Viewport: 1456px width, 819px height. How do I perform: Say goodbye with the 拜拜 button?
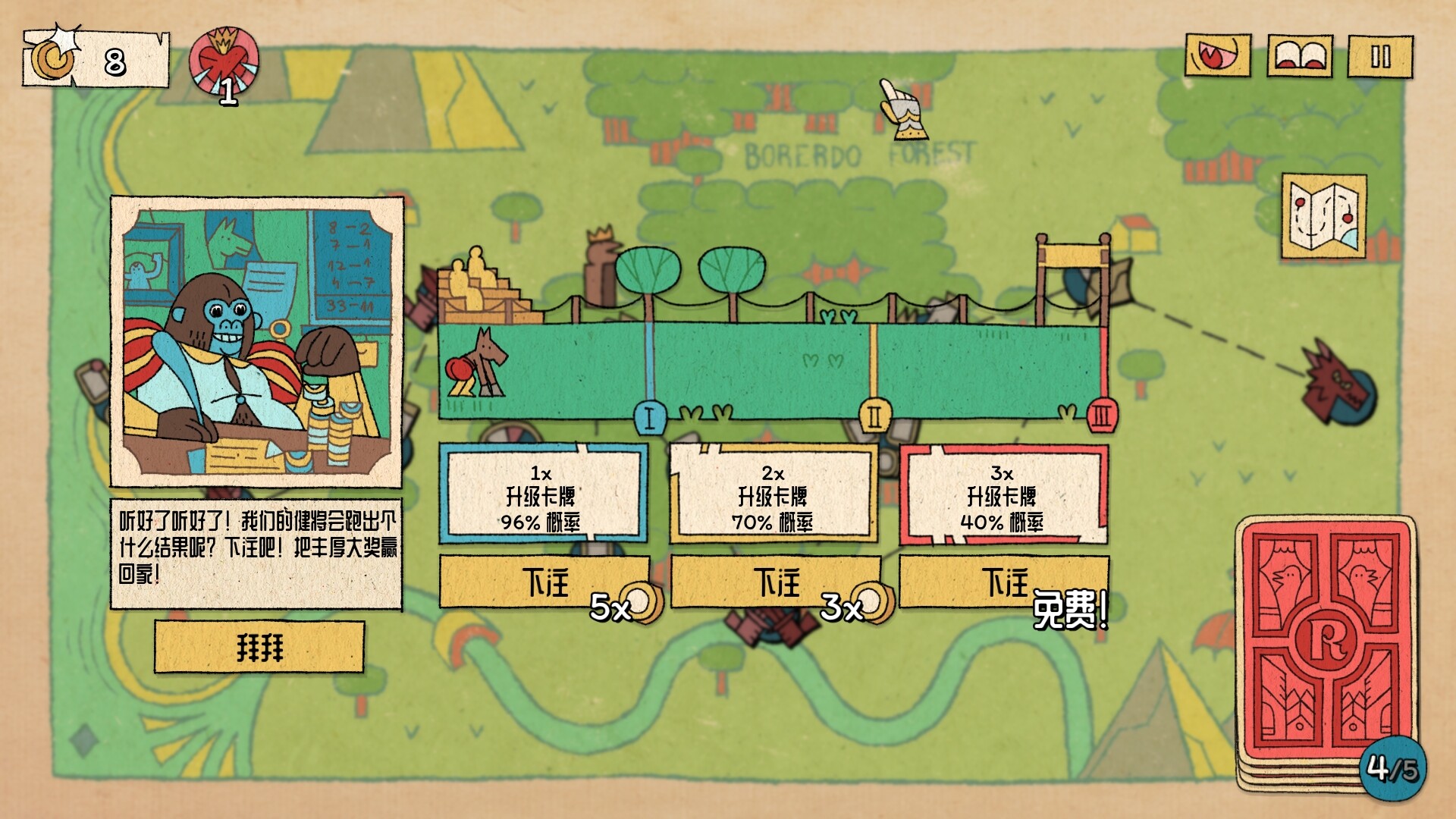[259, 648]
